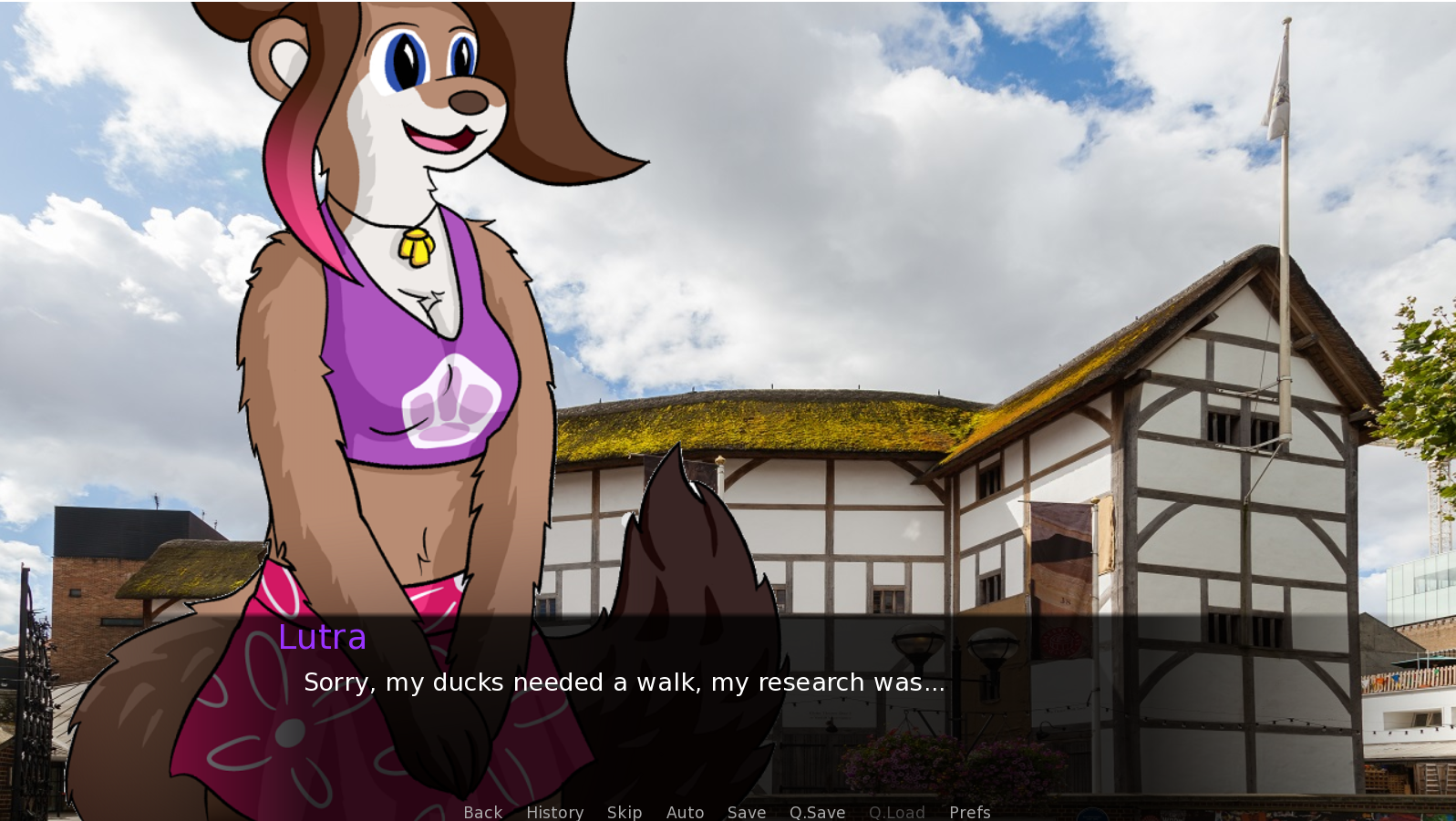The width and height of the screenshot is (1456, 821).
Task: Click the grayed-out Q.Load option
Action: pos(896,812)
